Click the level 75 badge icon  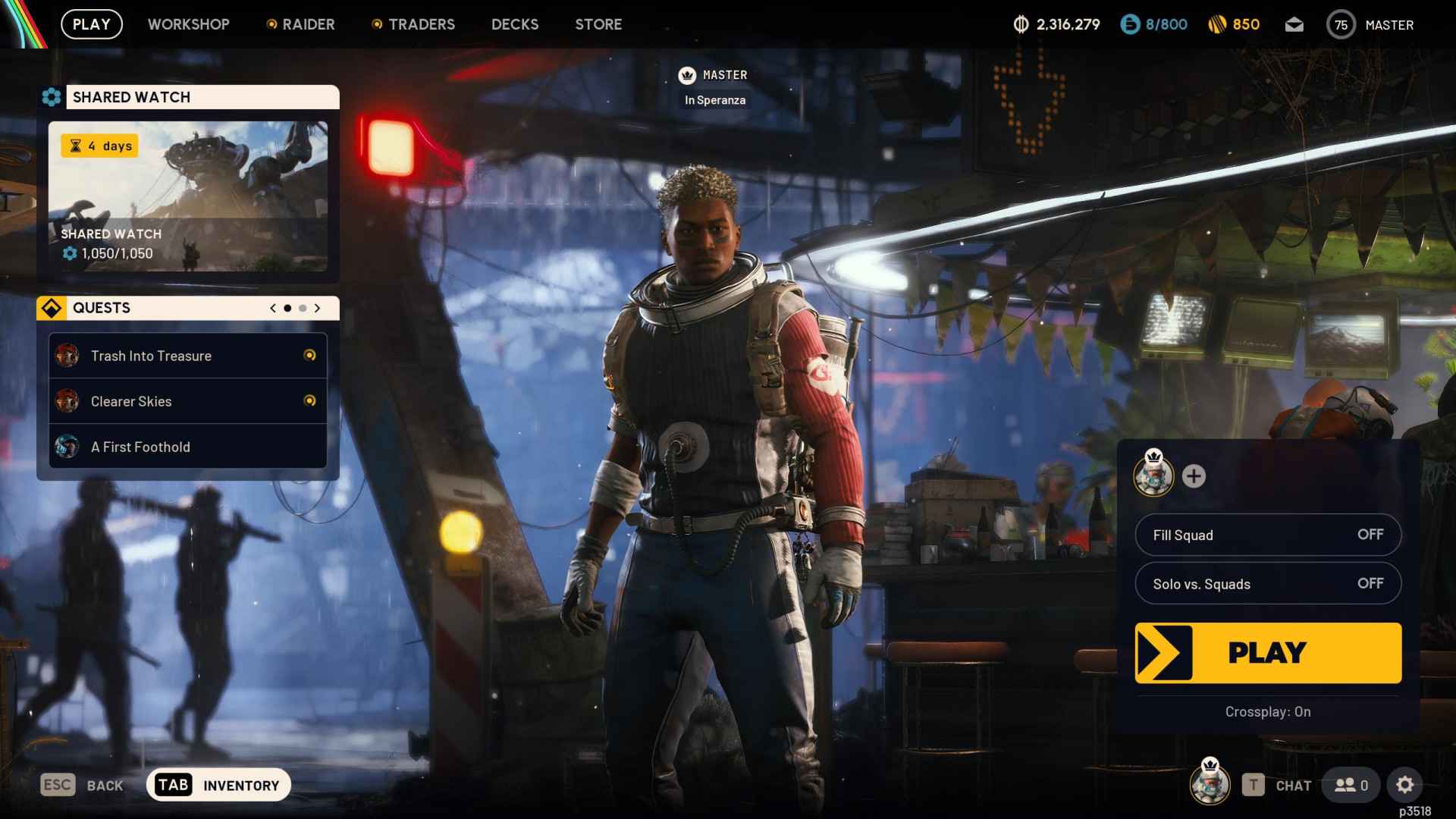1341,24
